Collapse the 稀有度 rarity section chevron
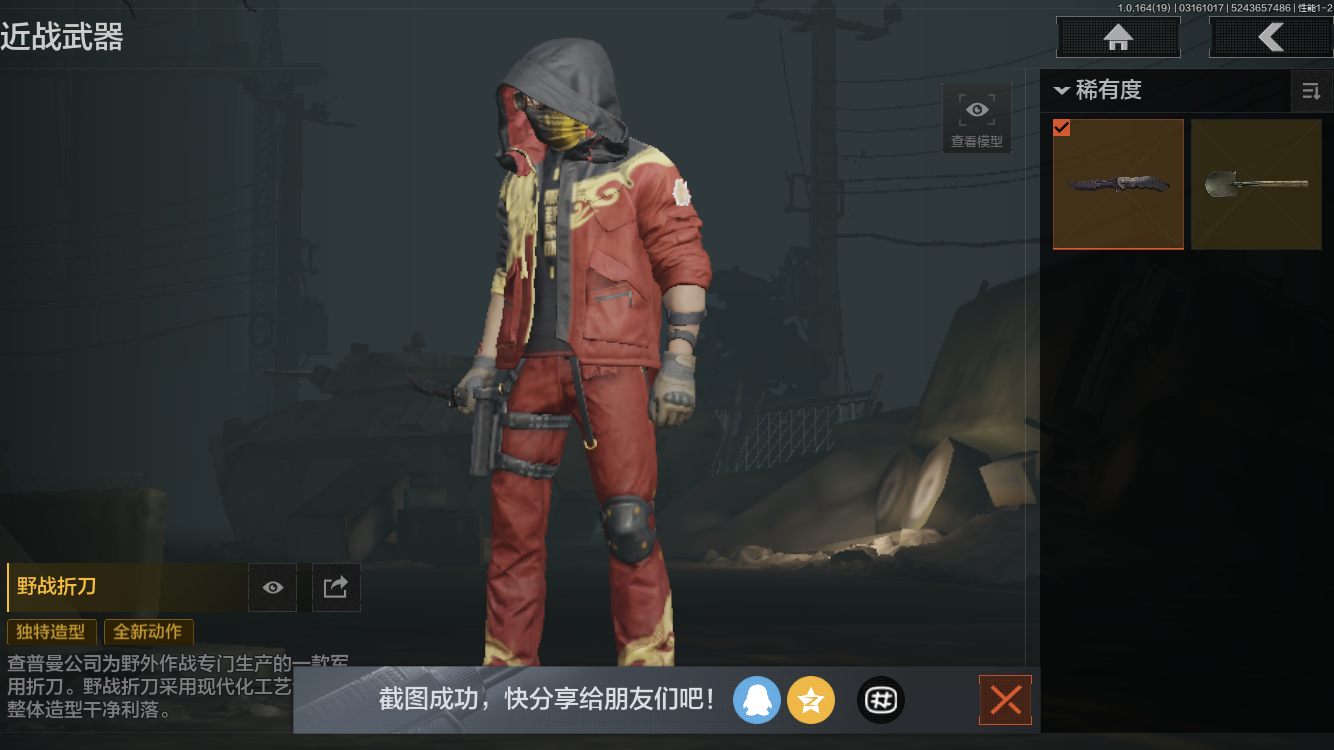The image size is (1334, 750). pyautogui.click(x=1061, y=90)
